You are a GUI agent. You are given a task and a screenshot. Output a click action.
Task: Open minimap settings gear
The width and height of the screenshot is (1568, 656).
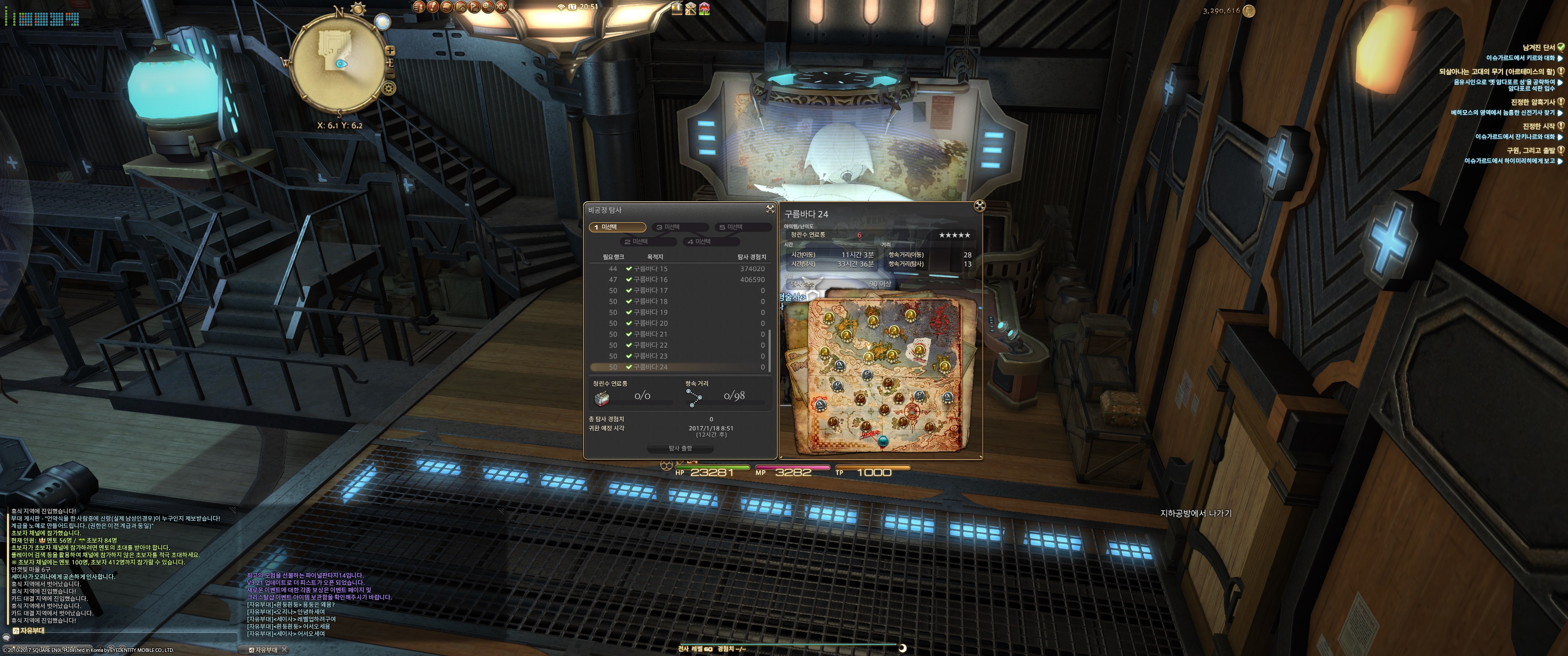pos(389,88)
